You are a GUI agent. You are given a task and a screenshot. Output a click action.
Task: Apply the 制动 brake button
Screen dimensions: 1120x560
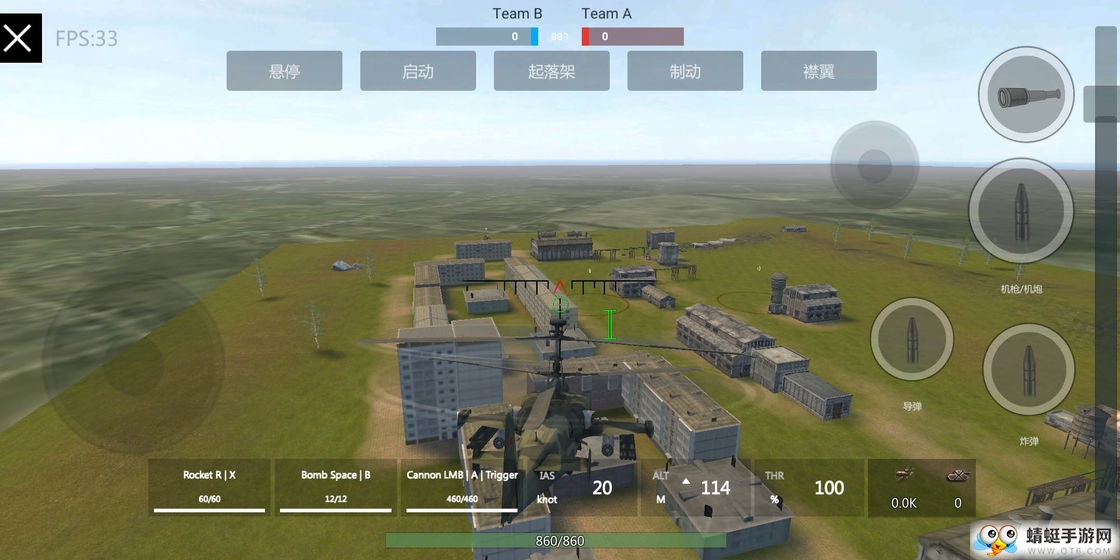point(685,71)
